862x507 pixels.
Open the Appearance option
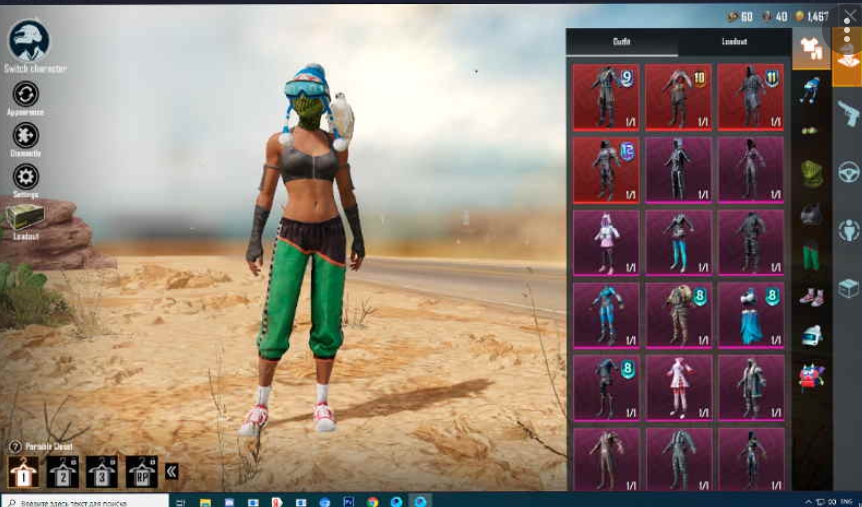25,95
